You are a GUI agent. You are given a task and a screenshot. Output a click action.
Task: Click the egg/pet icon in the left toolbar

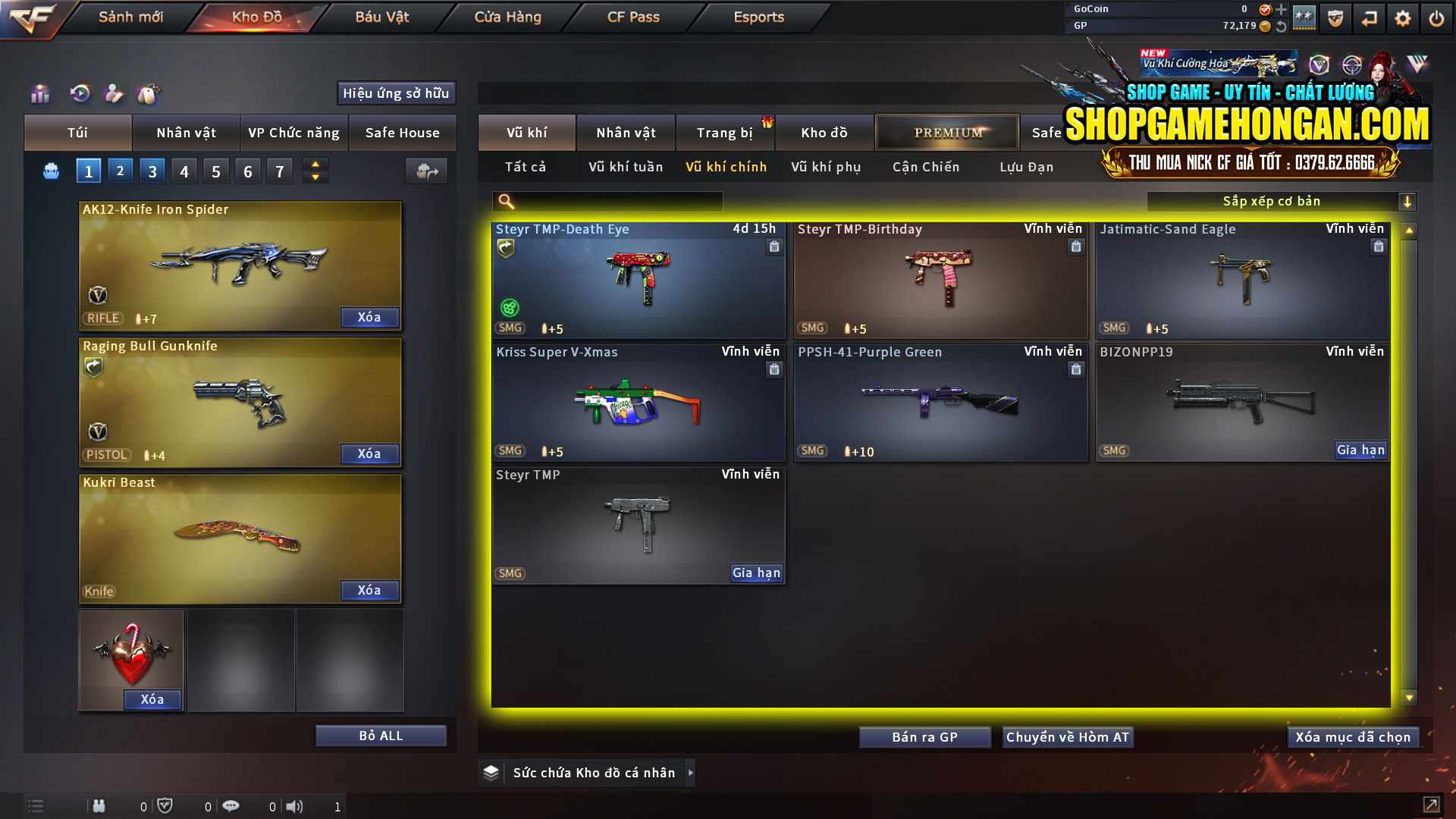(149, 94)
